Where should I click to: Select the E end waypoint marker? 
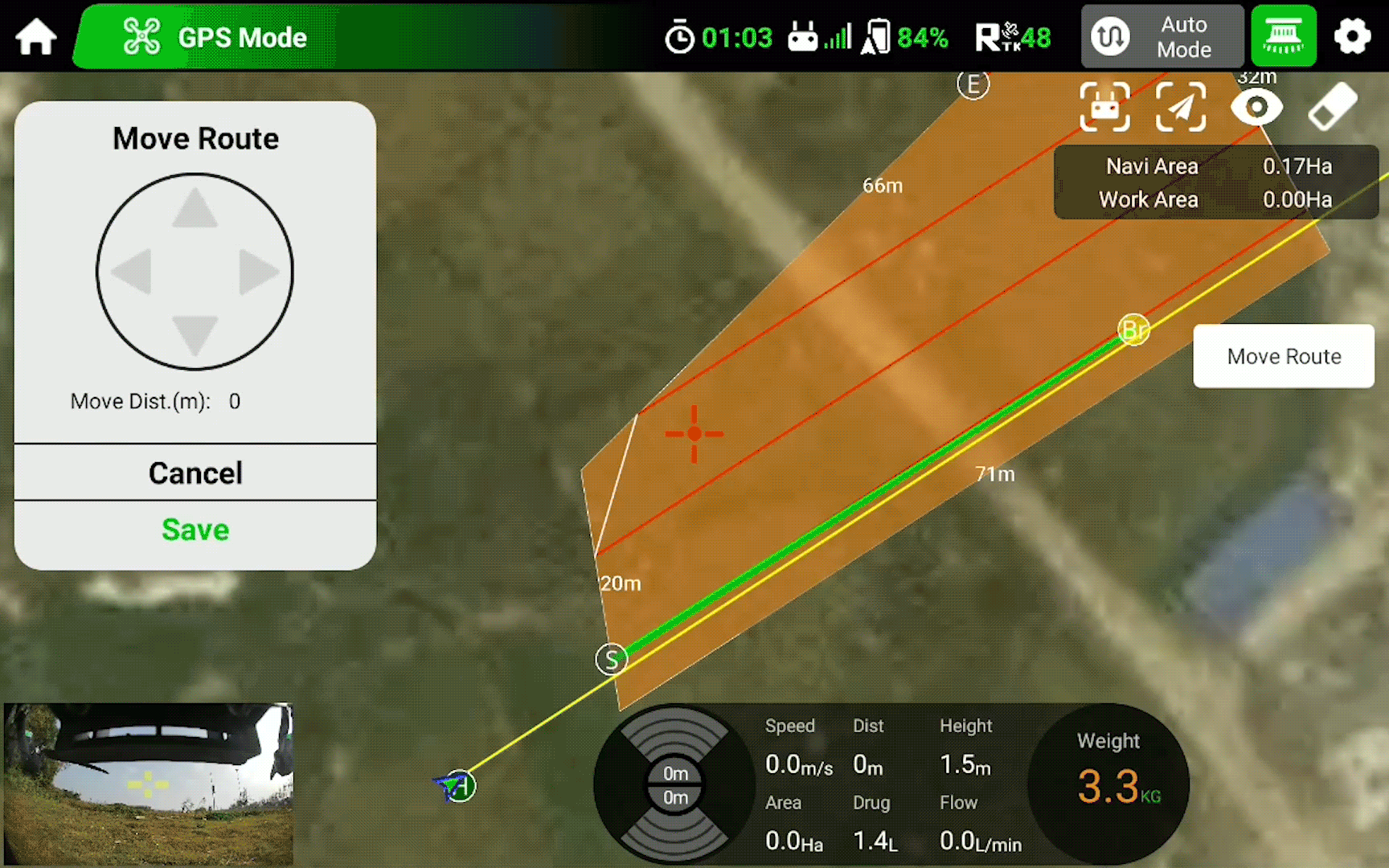tap(973, 84)
